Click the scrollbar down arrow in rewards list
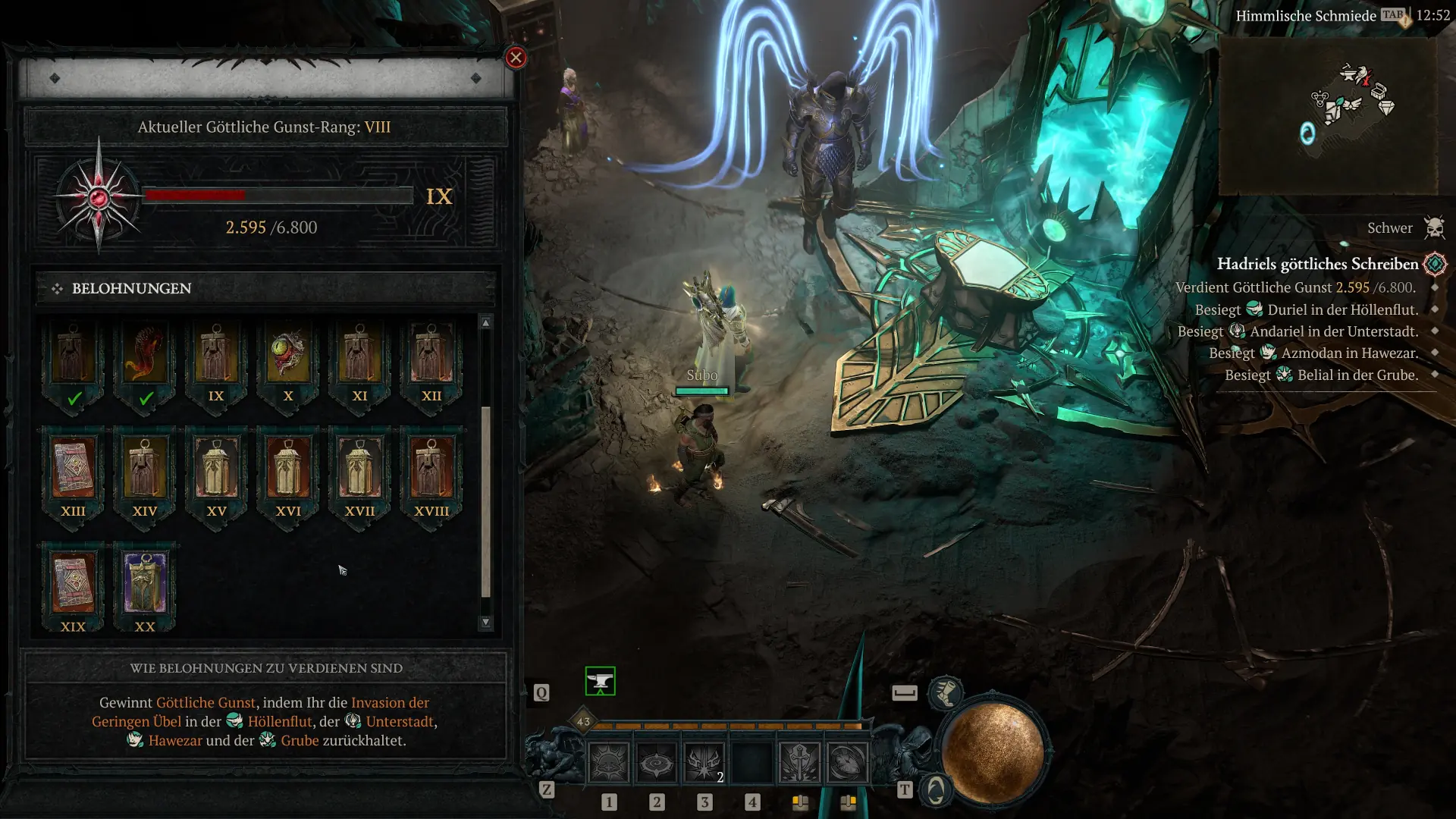This screenshot has height=819, width=1456. coord(486,620)
